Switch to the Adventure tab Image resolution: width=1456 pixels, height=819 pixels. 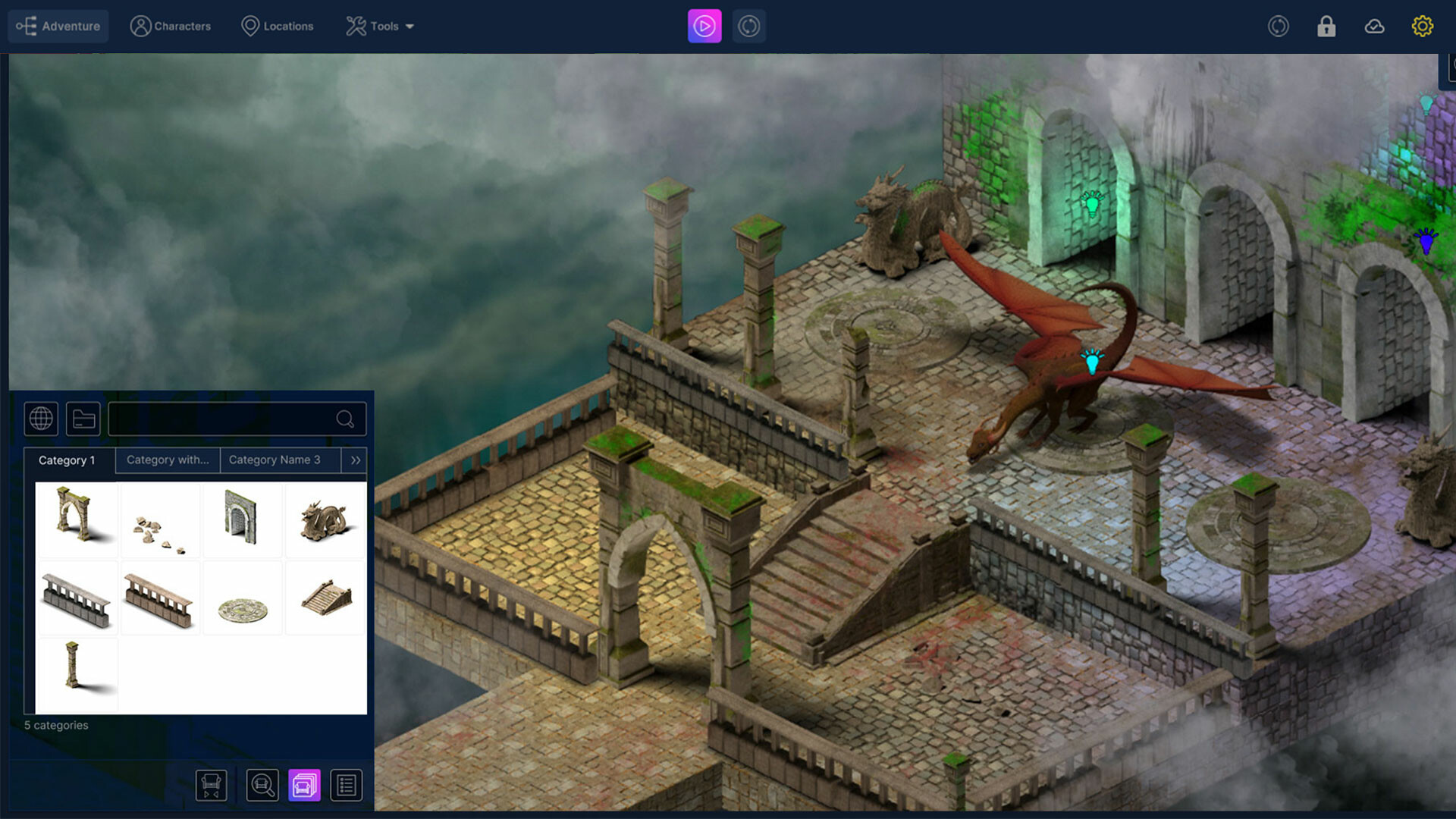[58, 25]
